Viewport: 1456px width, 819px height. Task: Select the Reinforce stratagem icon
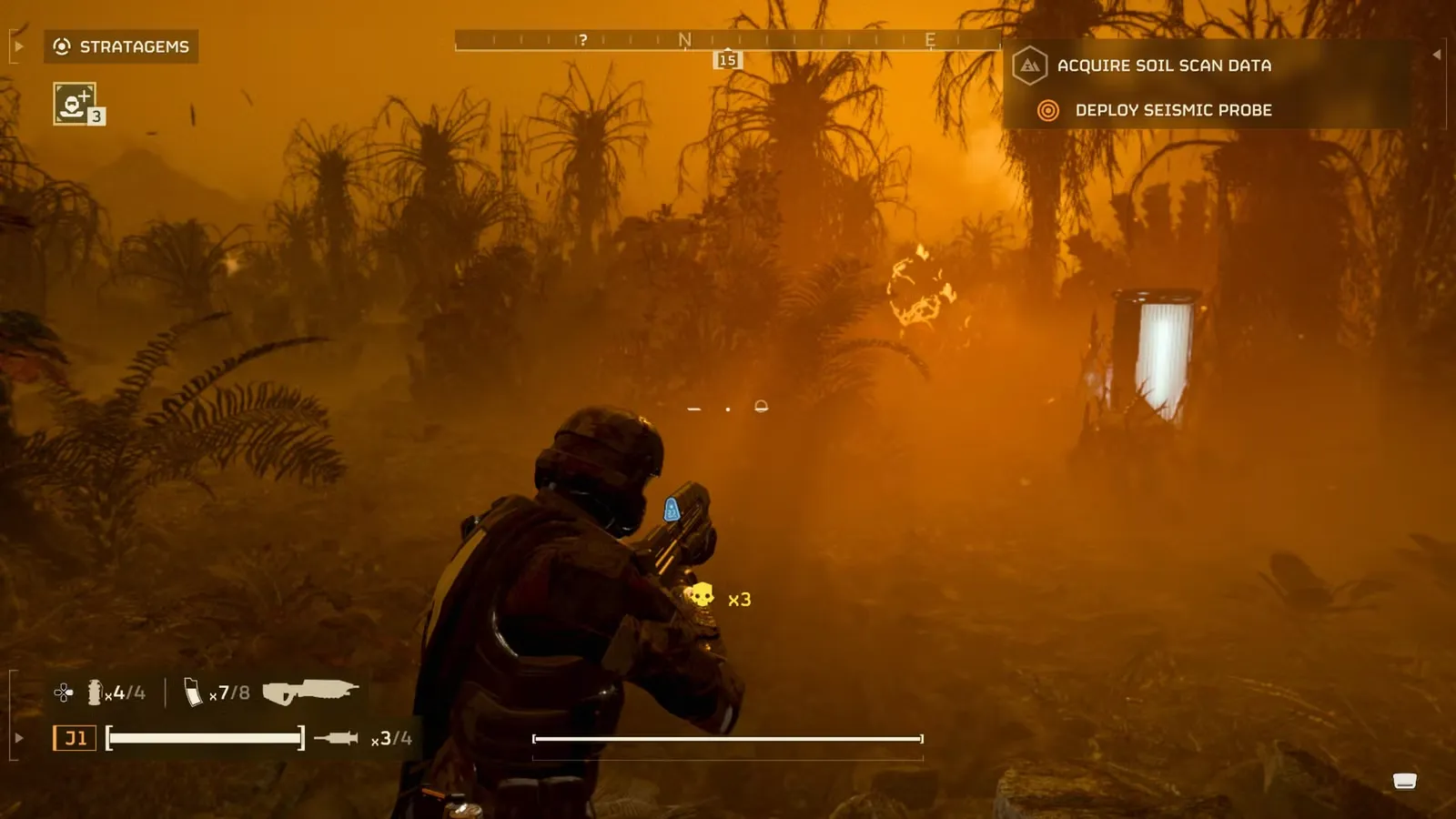(x=75, y=103)
